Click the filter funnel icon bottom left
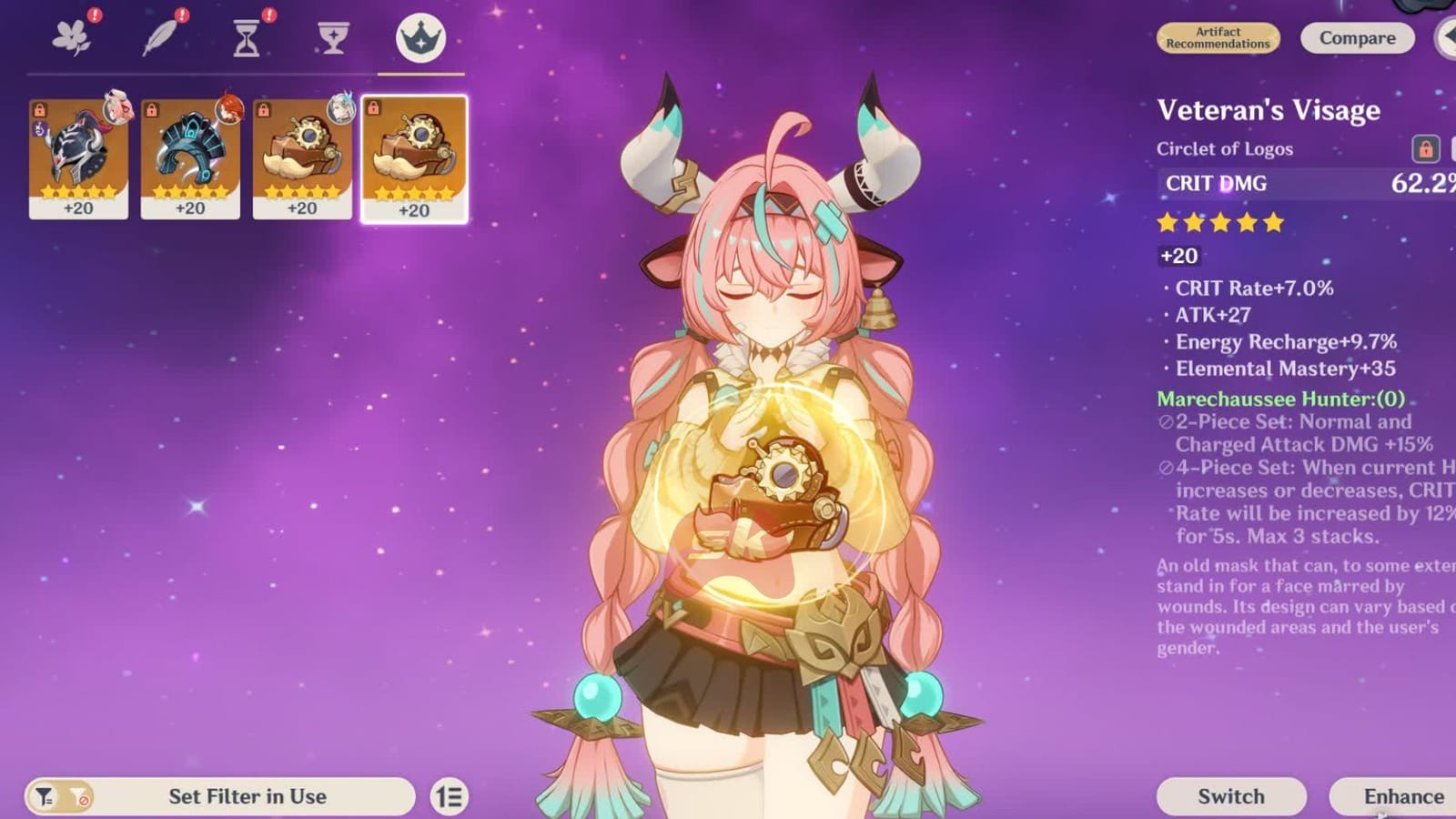Screen dimensions: 1456x819 click(43, 795)
